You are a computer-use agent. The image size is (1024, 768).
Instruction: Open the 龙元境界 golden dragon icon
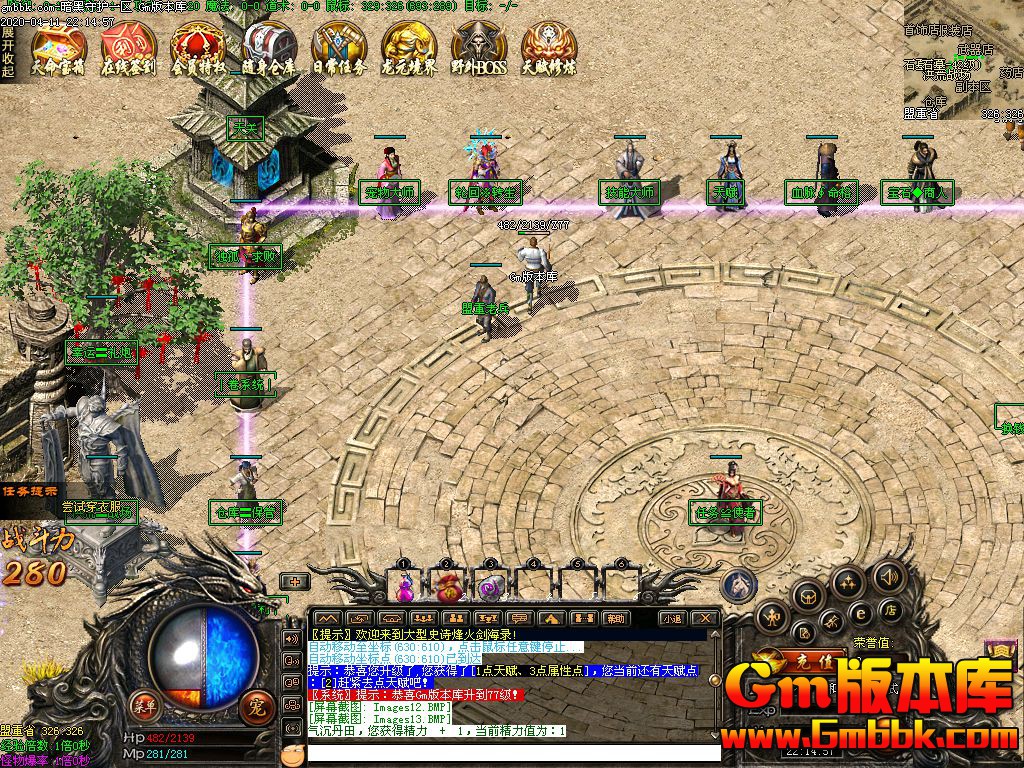[x=409, y=48]
